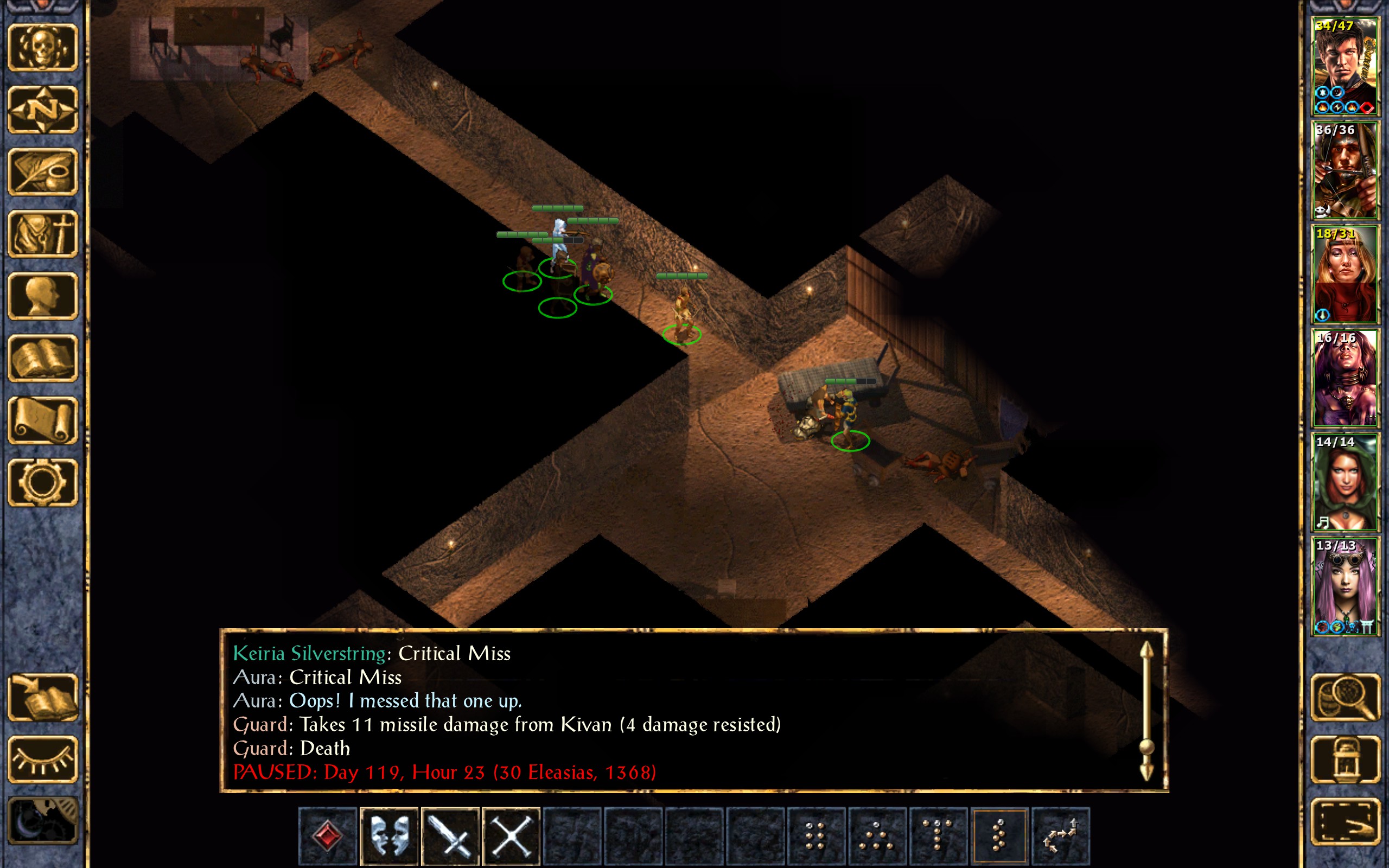This screenshot has height=868, width=1389.
Task: Open the inventory screen
Action: click(42, 234)
